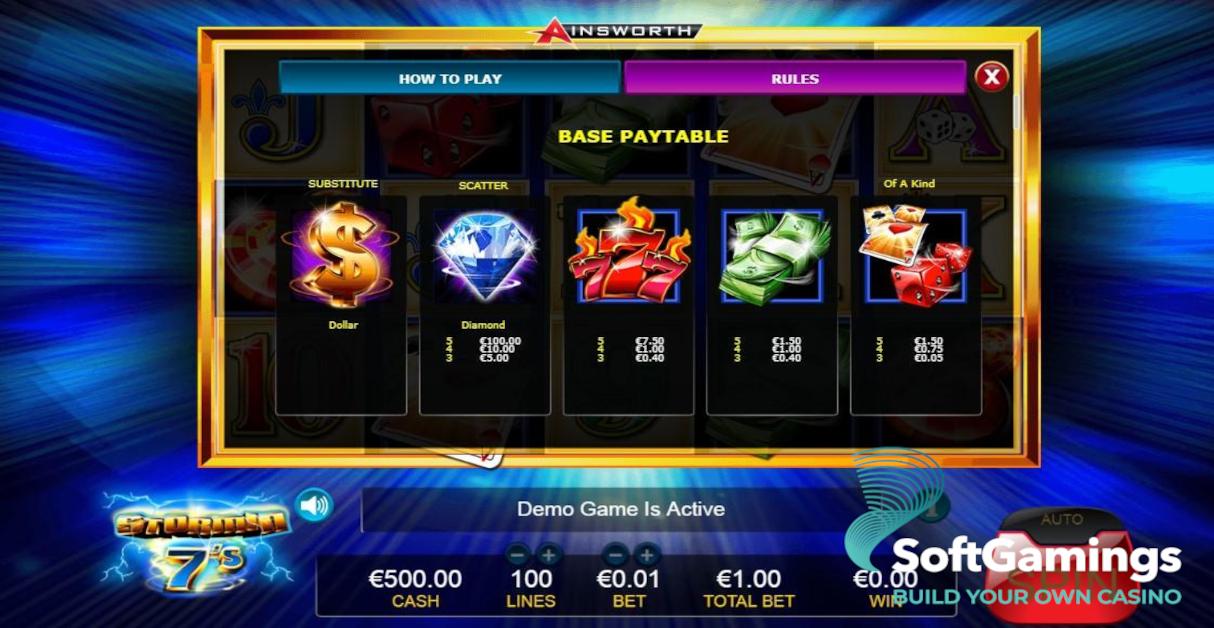Activate the Auto spin button
This screenshot has width=1214, height=628.
pos(1061,521)
